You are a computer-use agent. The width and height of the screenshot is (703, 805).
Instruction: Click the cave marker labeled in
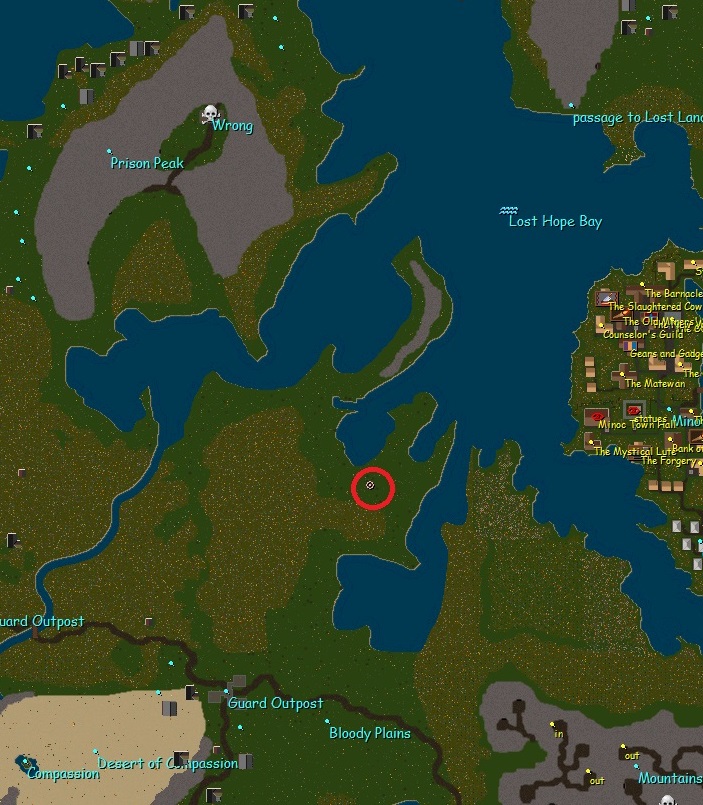(551, 723)
